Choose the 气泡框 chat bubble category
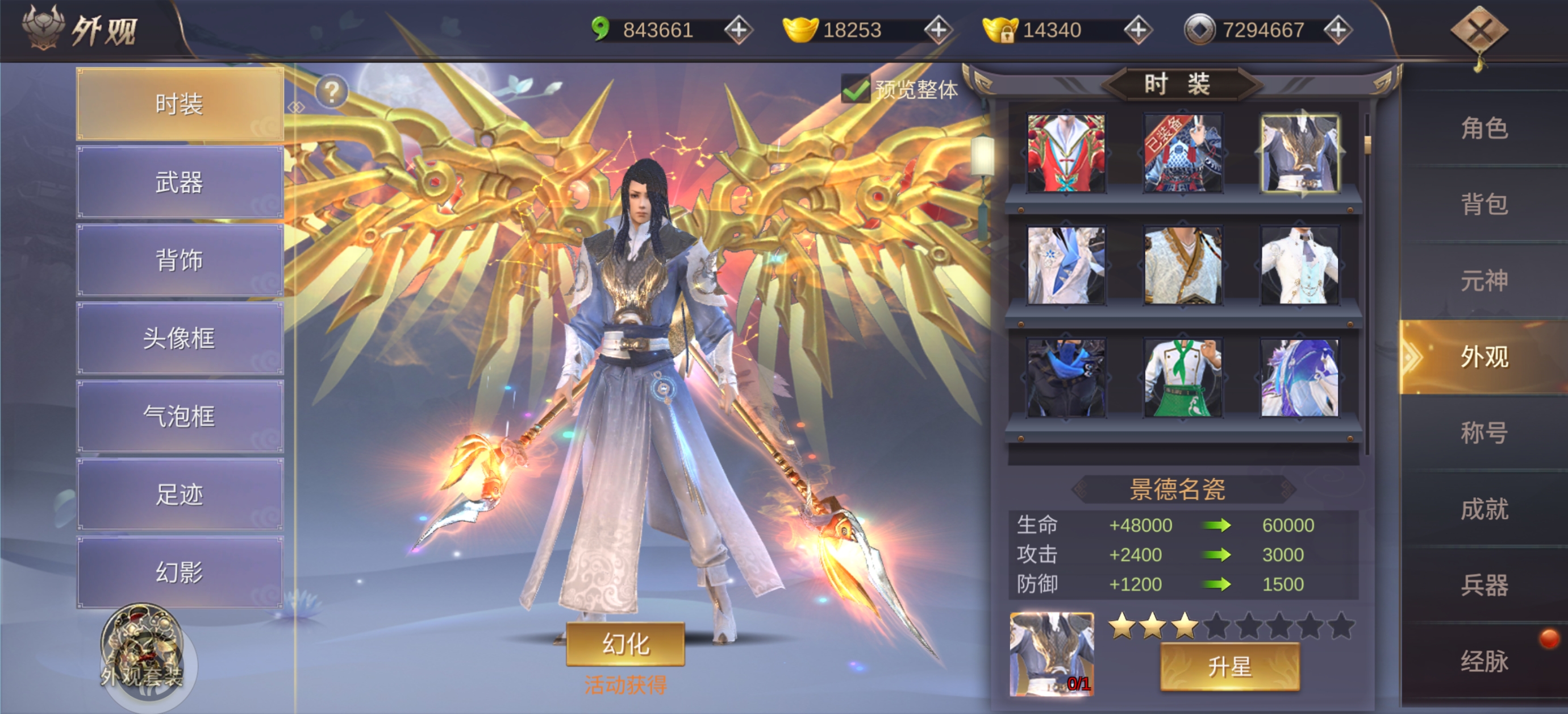Viewport: 1568px width, 714px height. pyautogui.click(x=180, y=416)
